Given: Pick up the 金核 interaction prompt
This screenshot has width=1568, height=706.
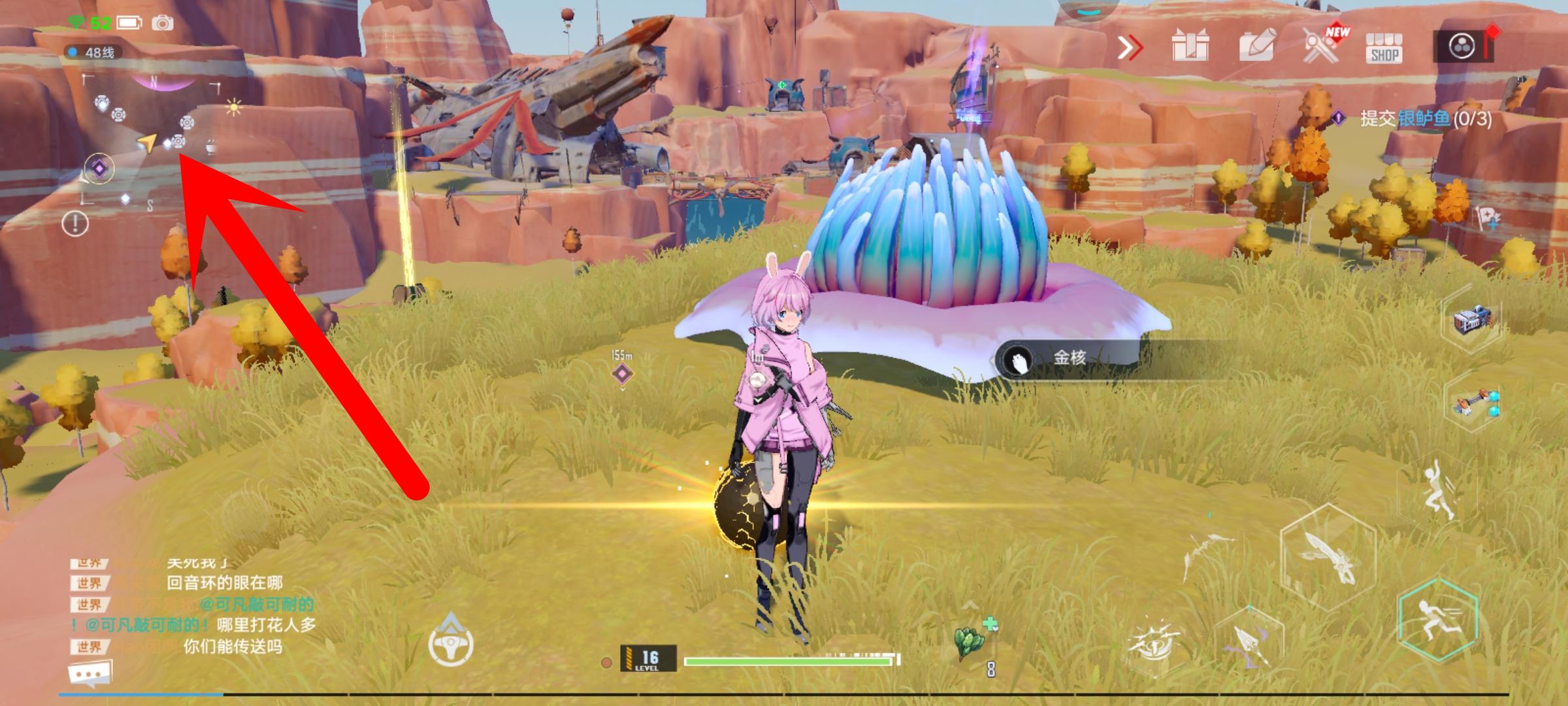Looking at the screenshot, I should click(x=1068, y=358).
